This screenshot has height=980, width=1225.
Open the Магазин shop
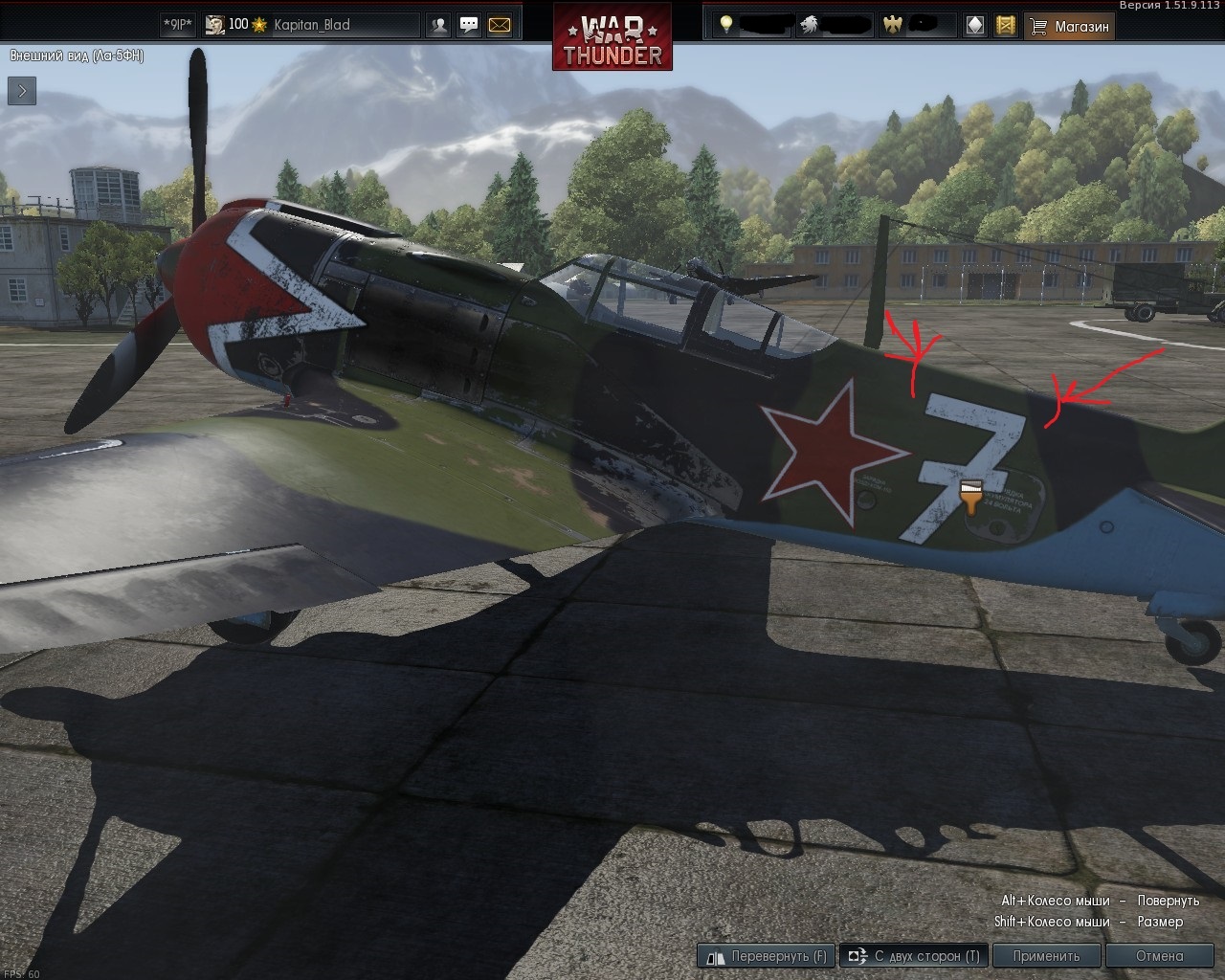tap(1069, 27)
